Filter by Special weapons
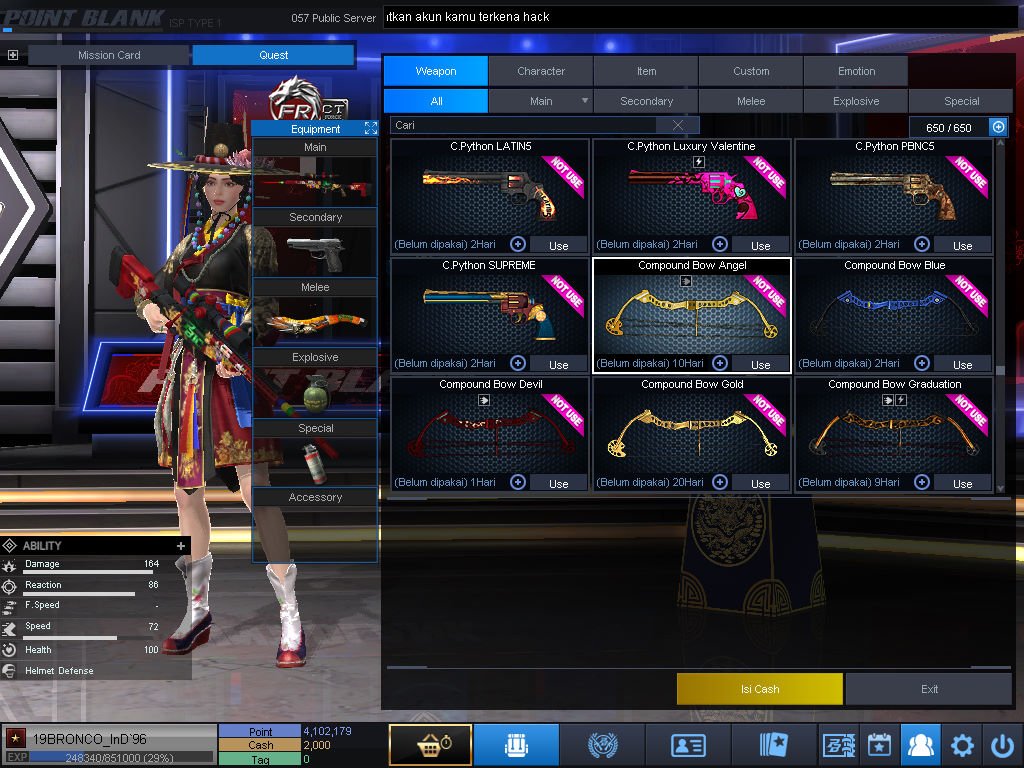Image resolution: width=1024 pixels, height=768 pixels. (961, 101)
